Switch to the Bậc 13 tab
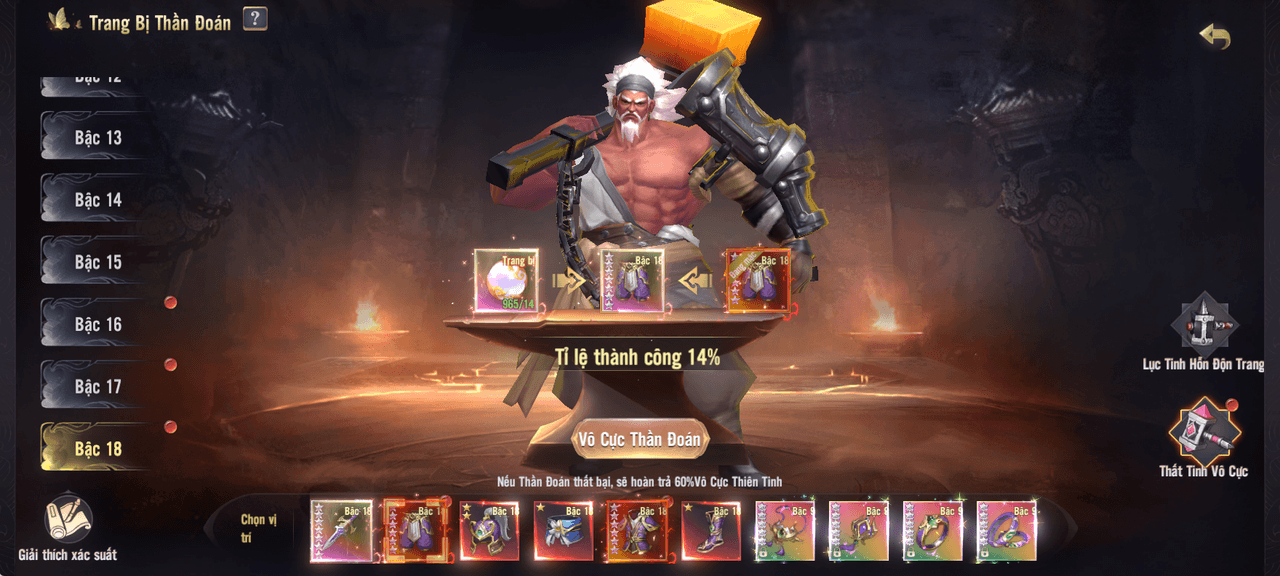 click(97, 138)
